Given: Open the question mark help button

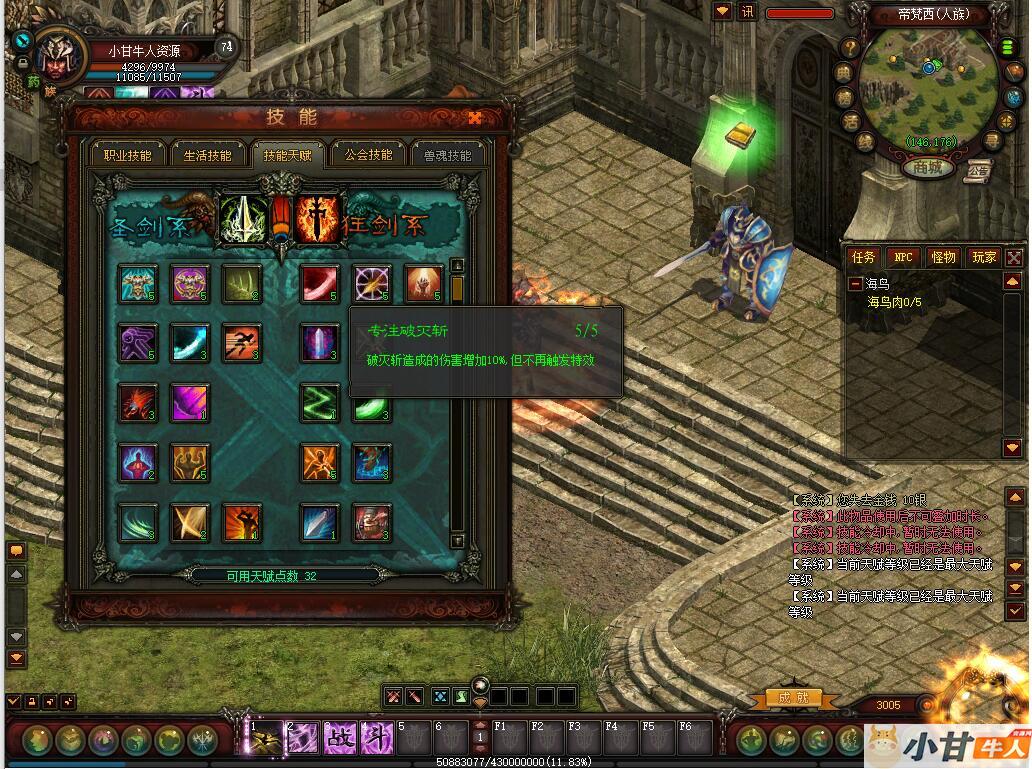Looking at the screenshot, I should (848, 47).
